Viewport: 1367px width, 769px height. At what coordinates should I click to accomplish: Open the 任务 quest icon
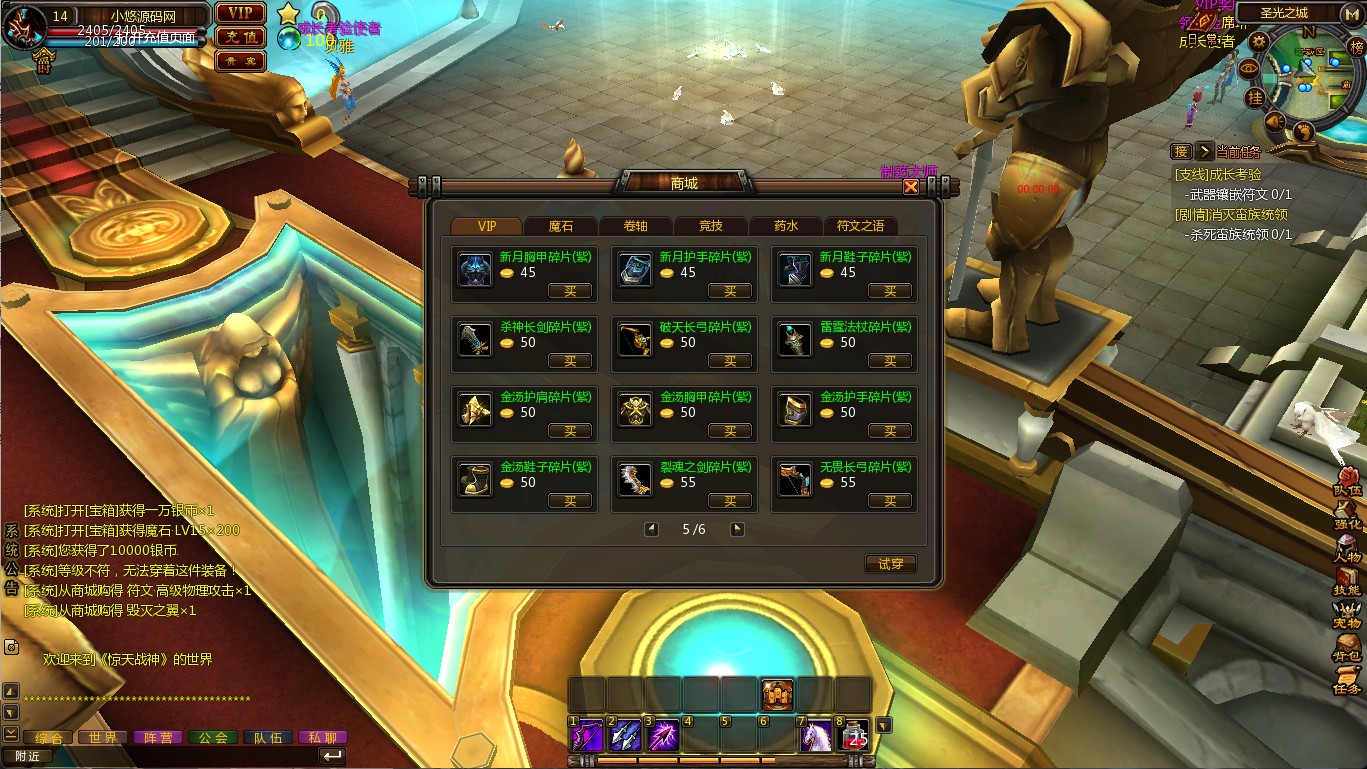[1347, 681]
